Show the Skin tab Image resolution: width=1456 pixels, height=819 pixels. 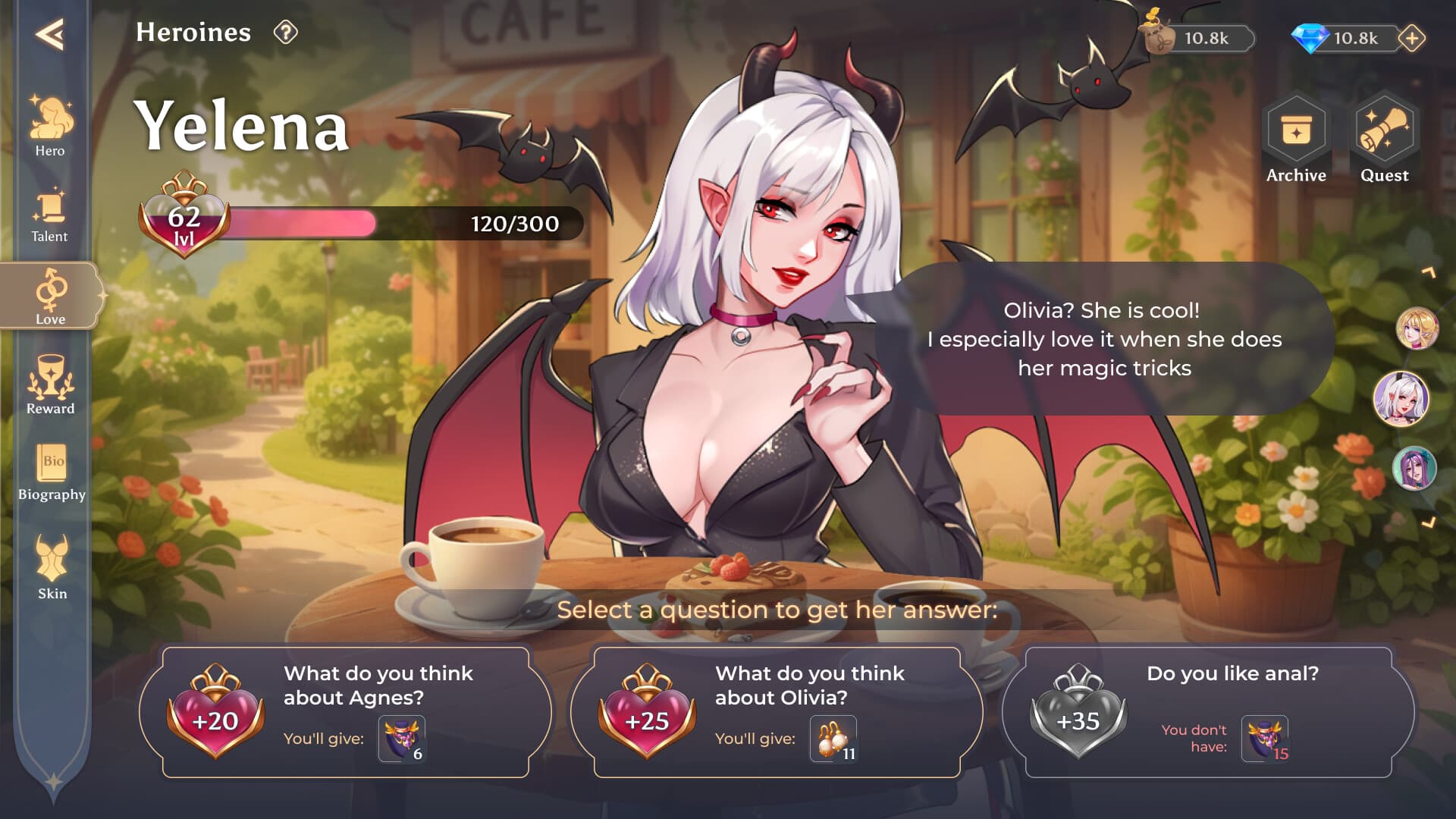pos(52,567)
